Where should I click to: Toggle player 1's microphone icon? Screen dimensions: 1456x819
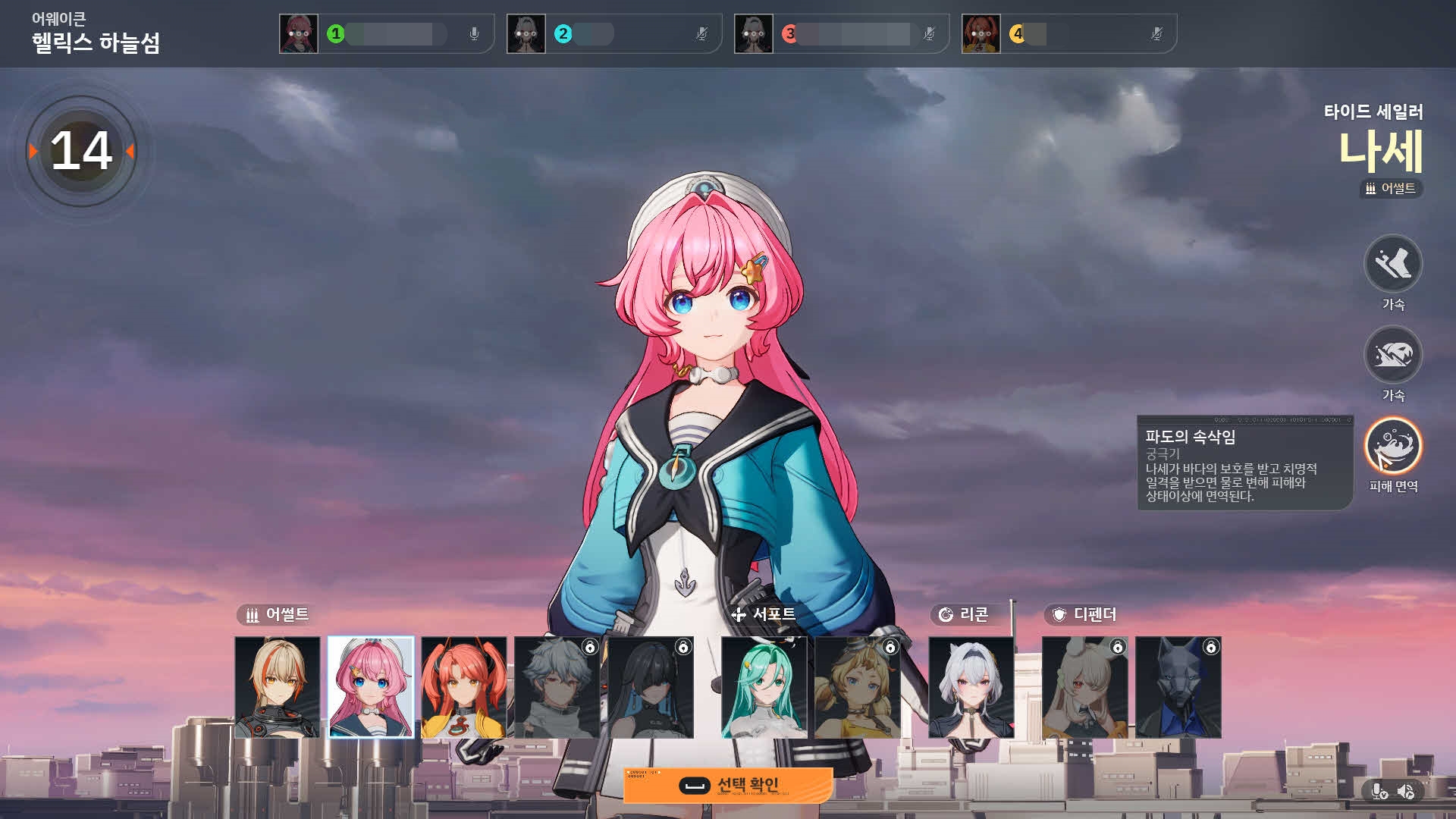[474, 34]
